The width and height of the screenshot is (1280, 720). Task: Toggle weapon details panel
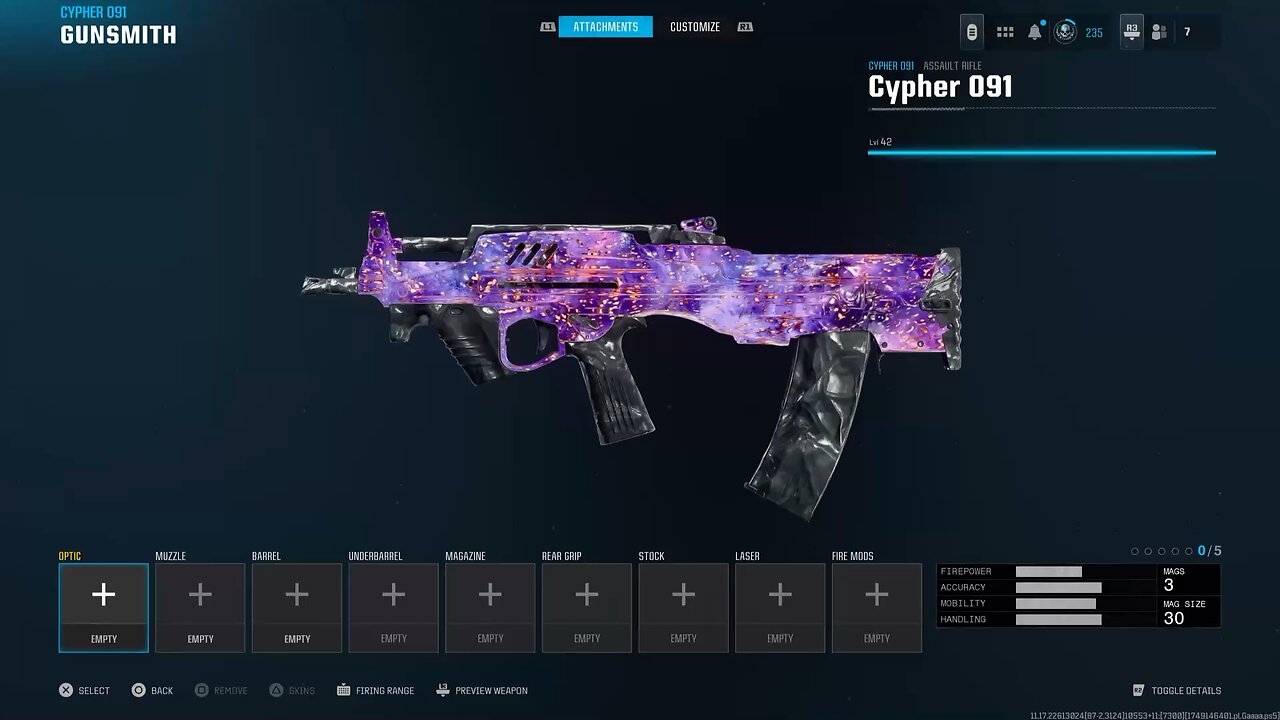(x=1176, y=690)
